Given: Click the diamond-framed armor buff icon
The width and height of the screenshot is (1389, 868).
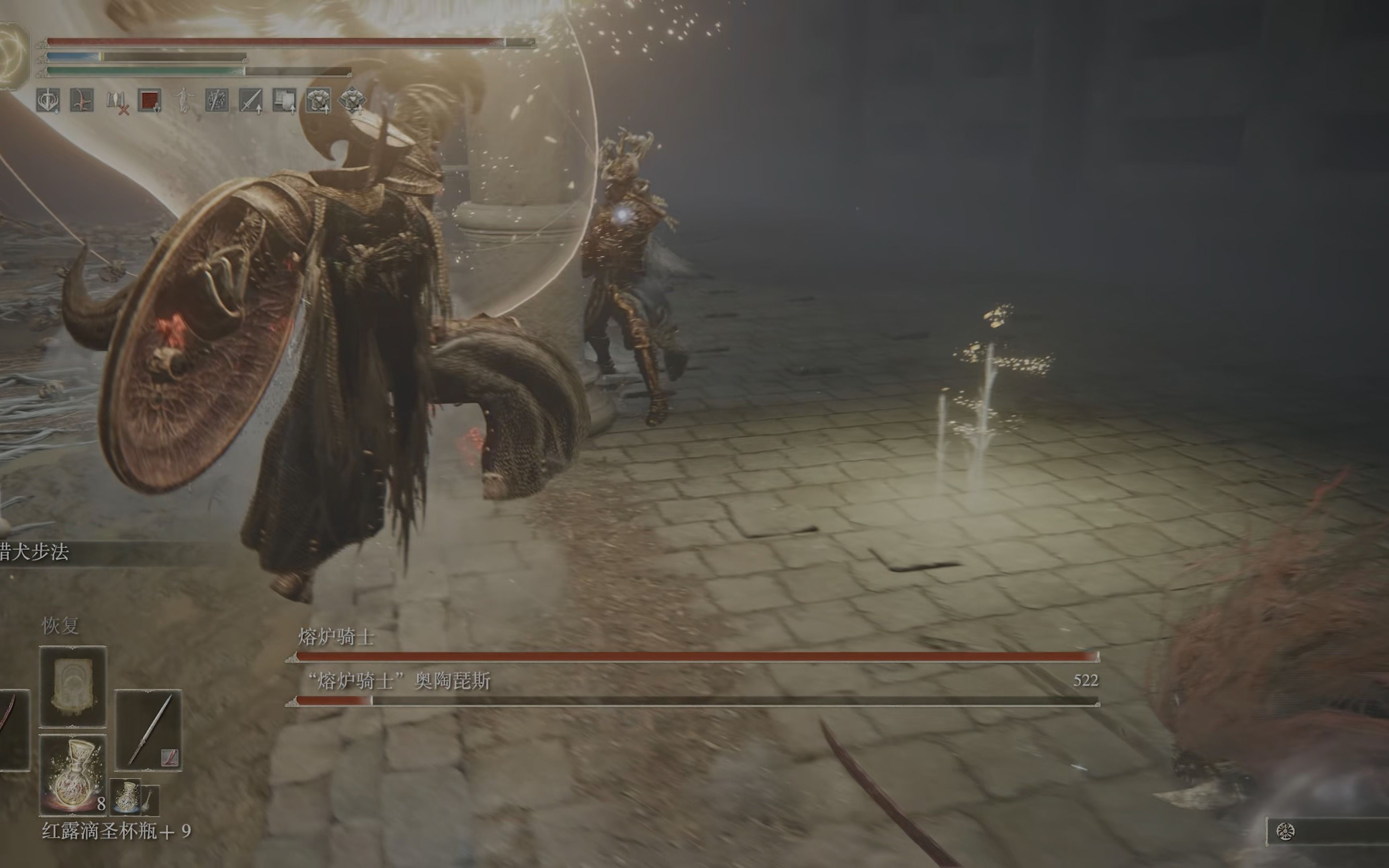Looking at the screenshot, I should [352, 100].
